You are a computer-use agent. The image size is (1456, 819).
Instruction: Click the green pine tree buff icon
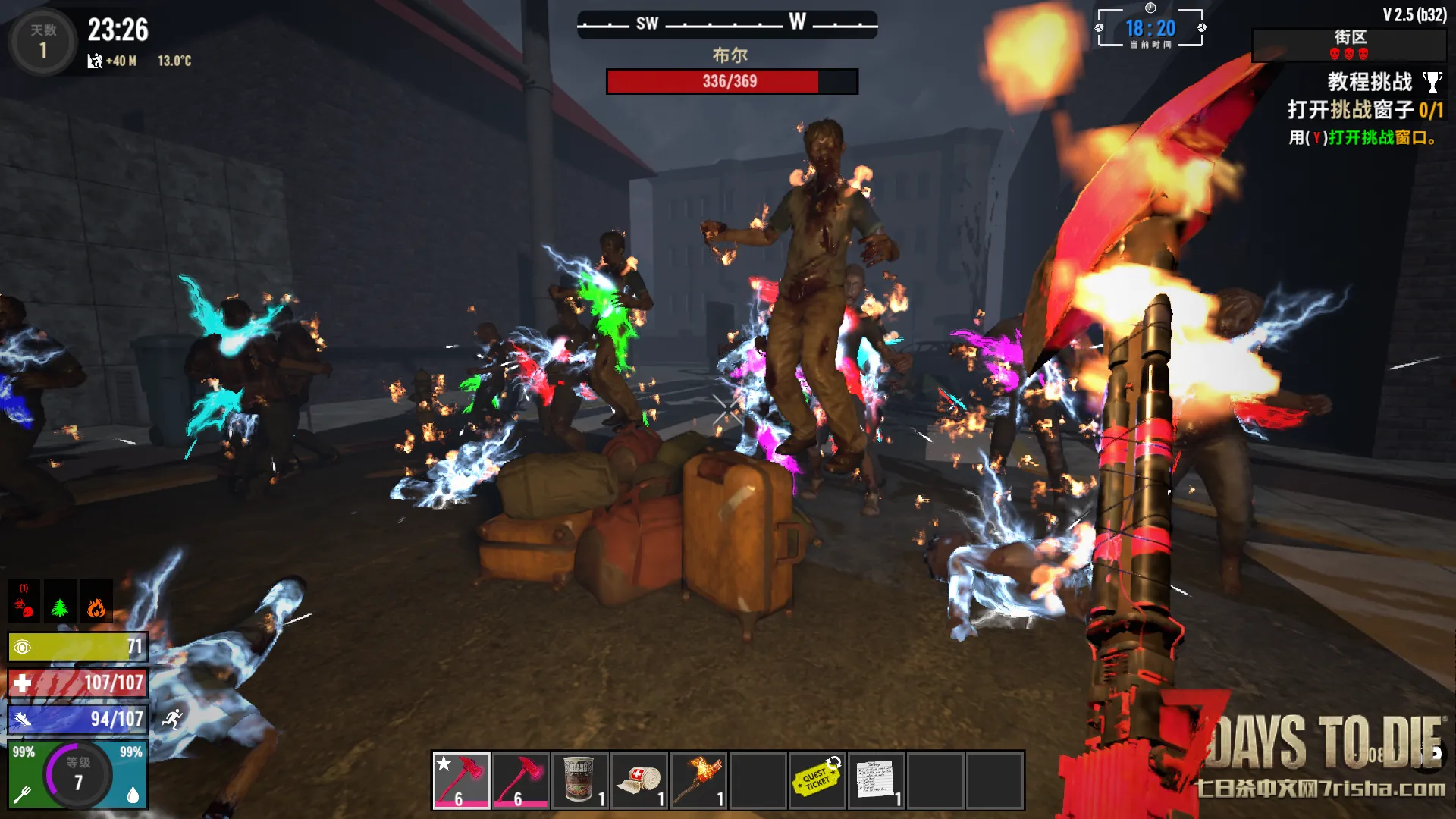60,601
